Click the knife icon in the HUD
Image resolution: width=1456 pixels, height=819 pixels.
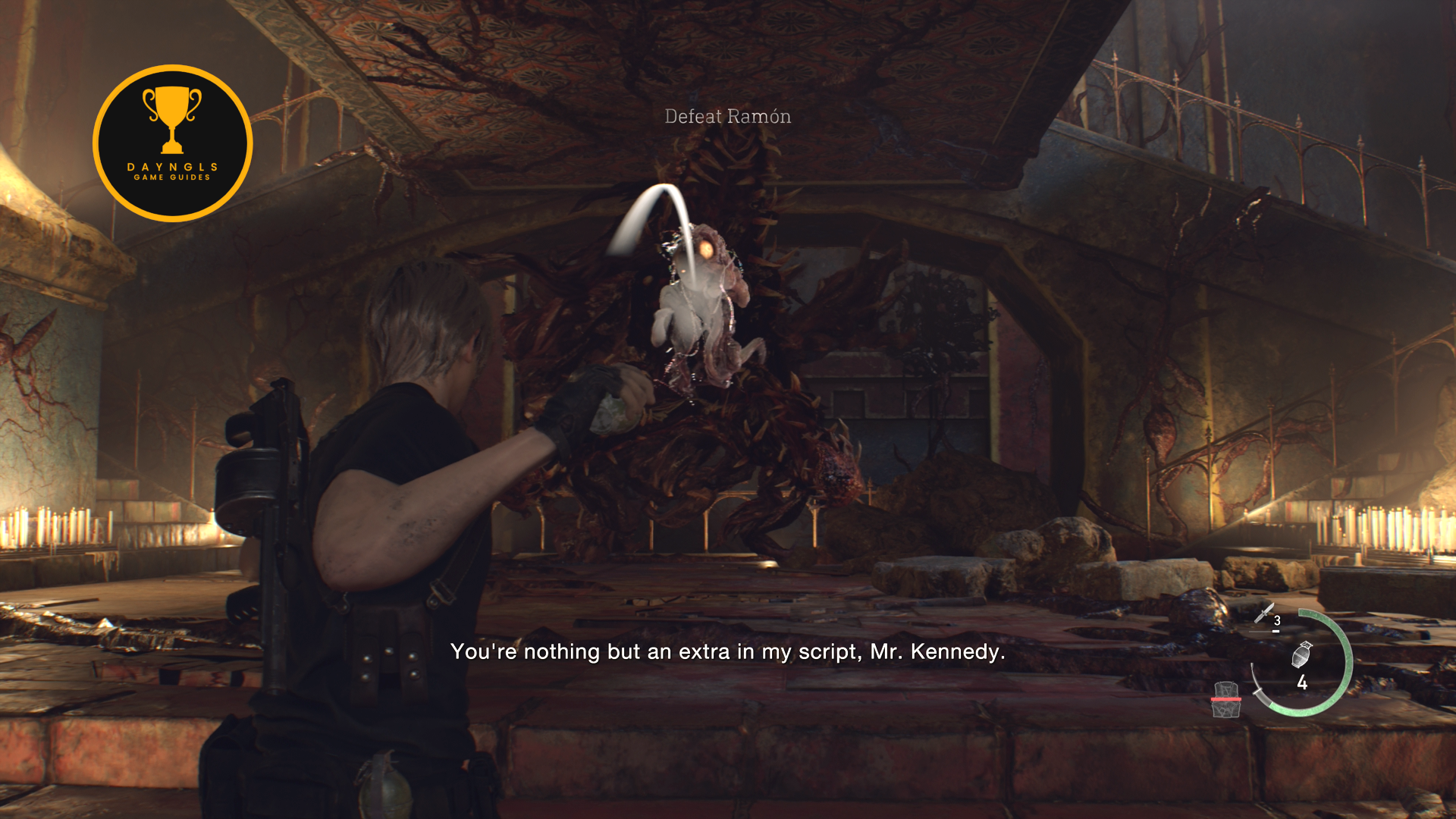point(1264,614)
